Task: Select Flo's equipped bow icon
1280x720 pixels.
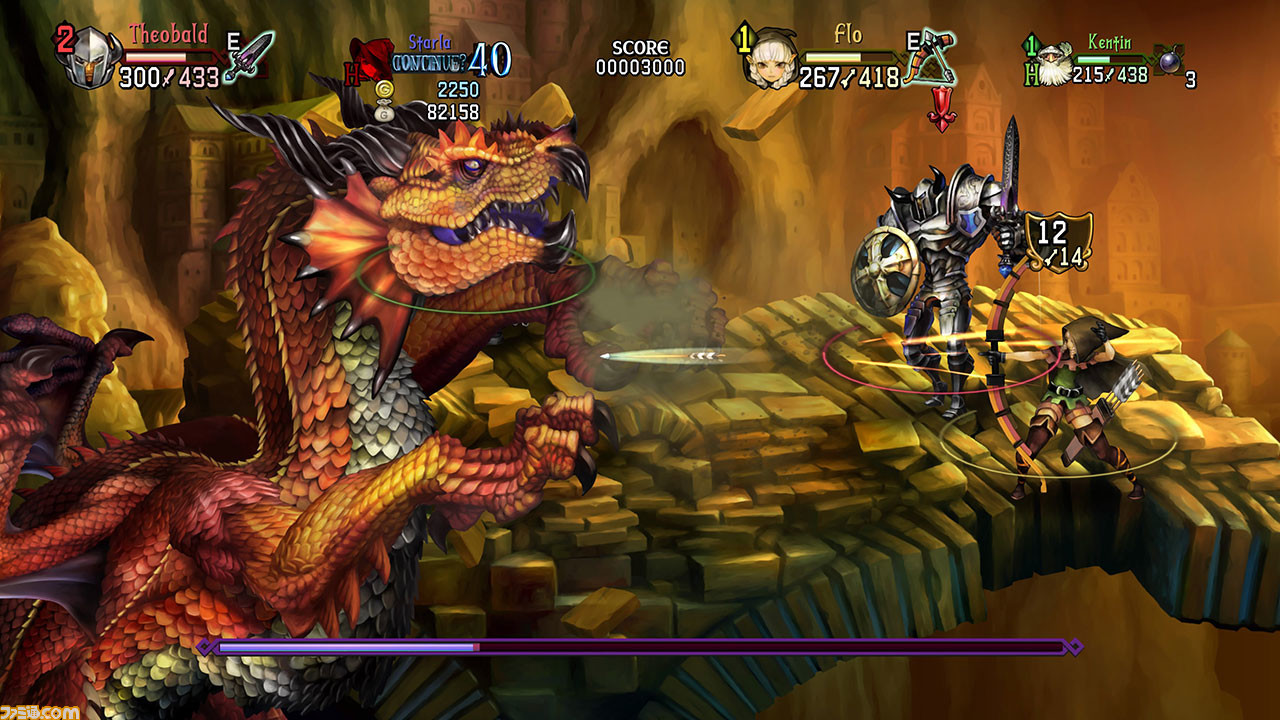Action: coord(932,60)
